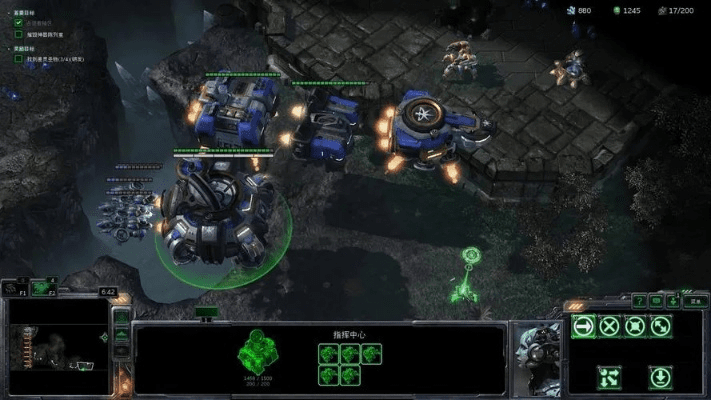Click the Move command button
711x400 pixels.
pyautogui.click(x=583, y=326)
